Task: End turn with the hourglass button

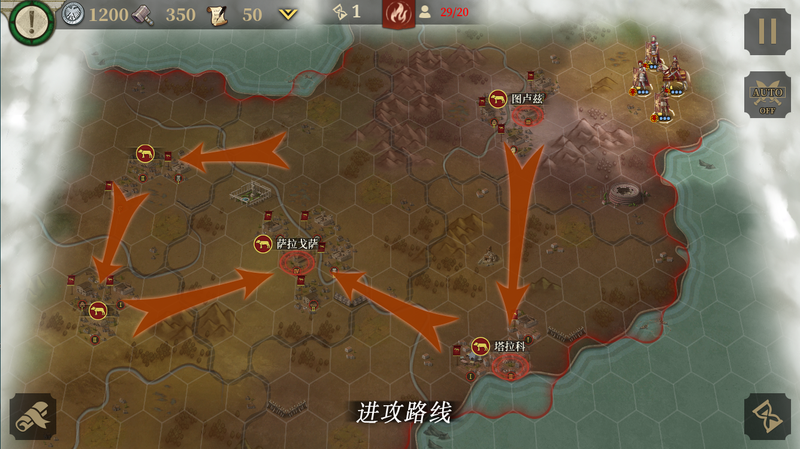Action: pyautogui.click(x=767, y=417)
